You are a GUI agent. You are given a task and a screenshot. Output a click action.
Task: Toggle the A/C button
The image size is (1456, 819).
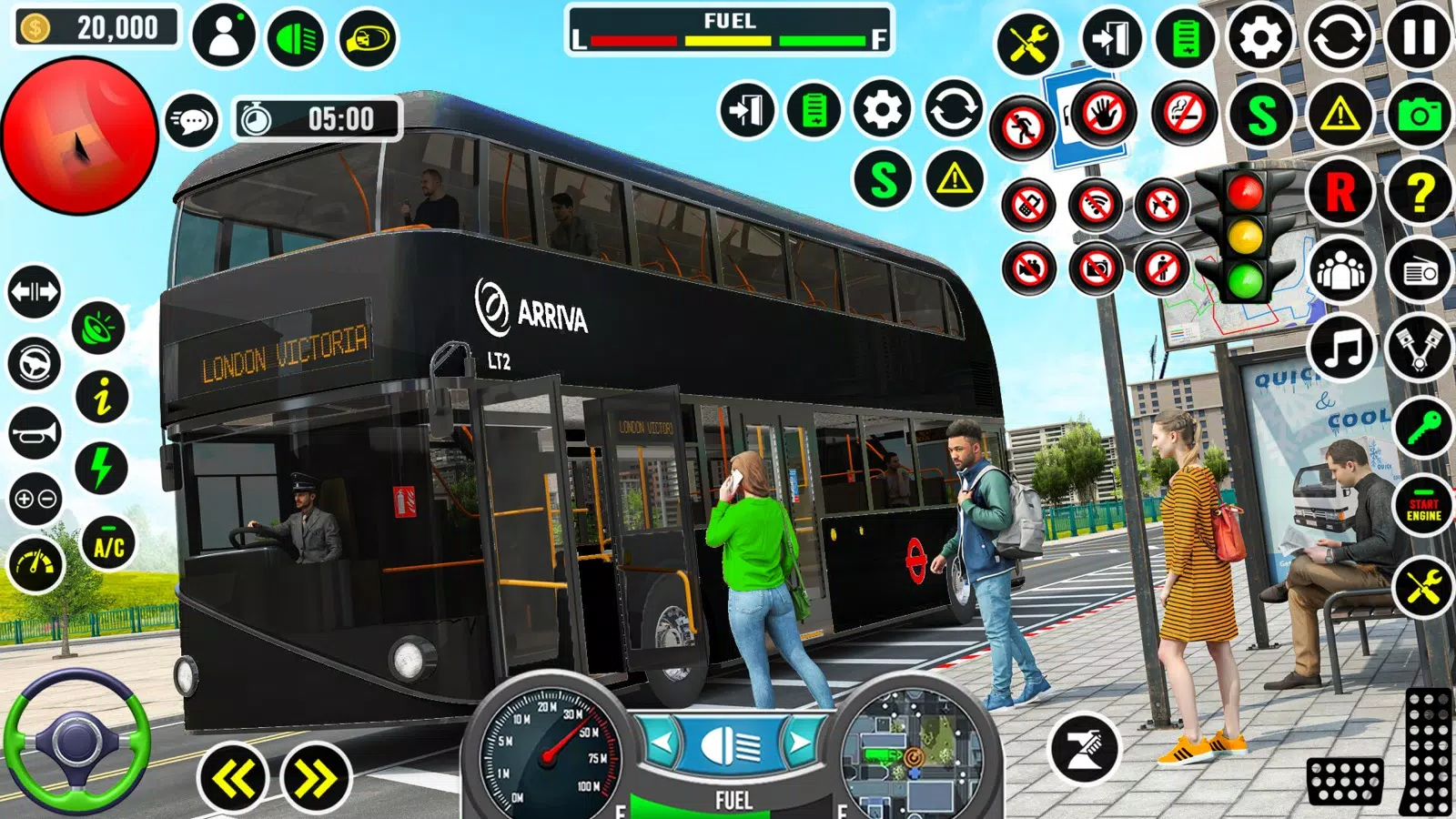[x=108, y=546]
